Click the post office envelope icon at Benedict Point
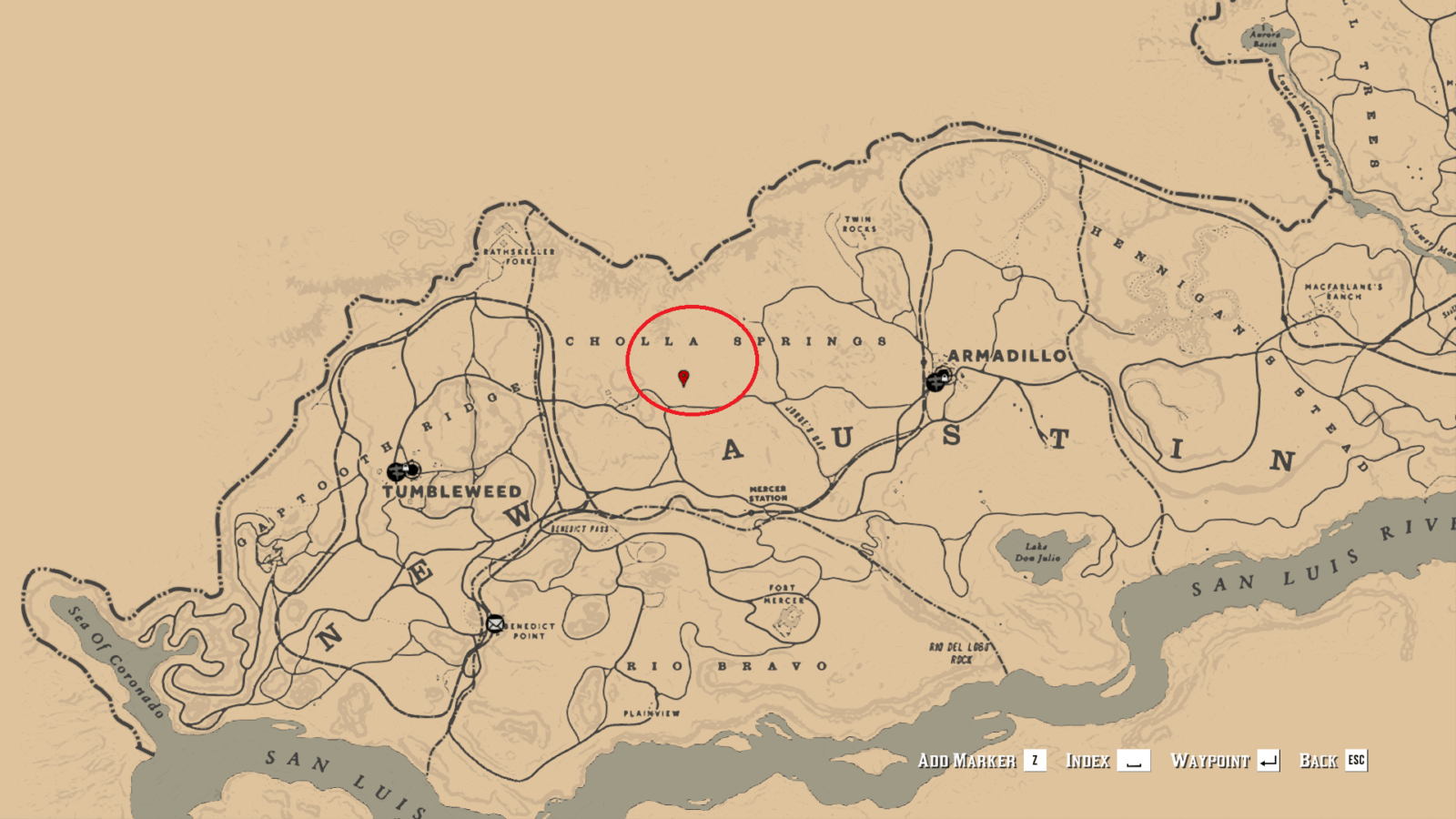This screenshot has height=819, width=1456. click(495, 624)
